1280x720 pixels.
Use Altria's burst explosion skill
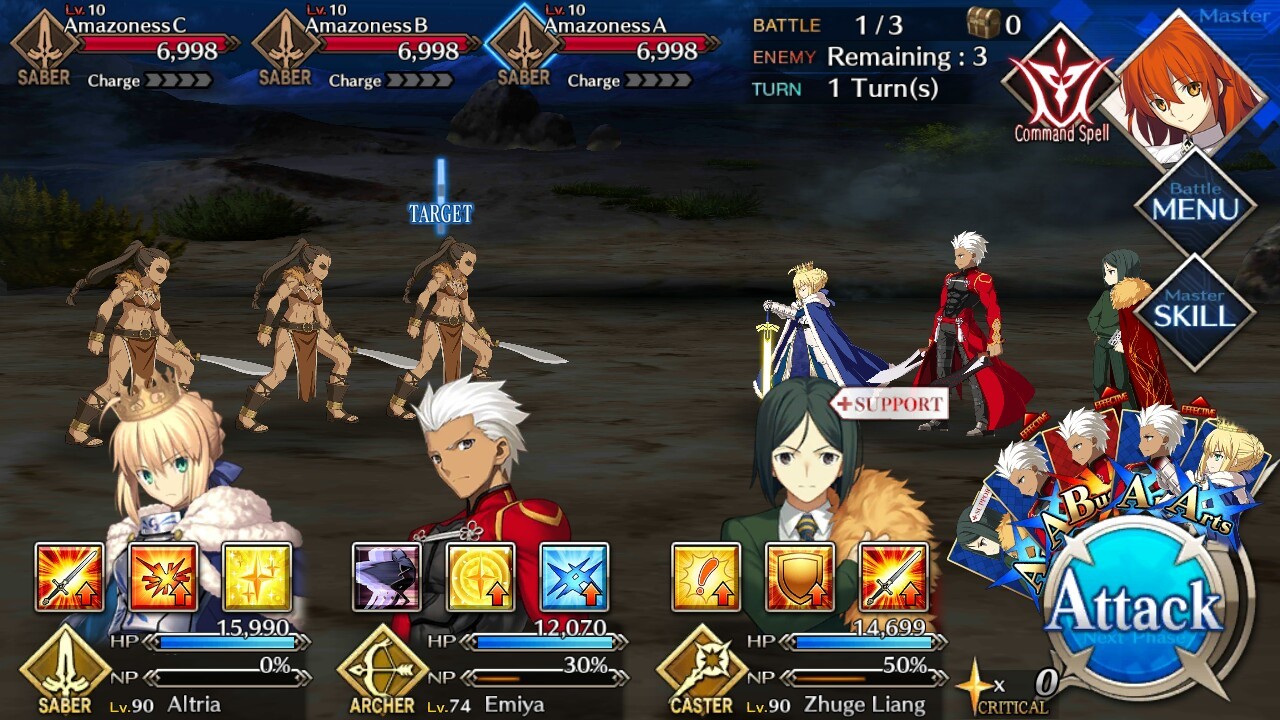tap(163, 577)
